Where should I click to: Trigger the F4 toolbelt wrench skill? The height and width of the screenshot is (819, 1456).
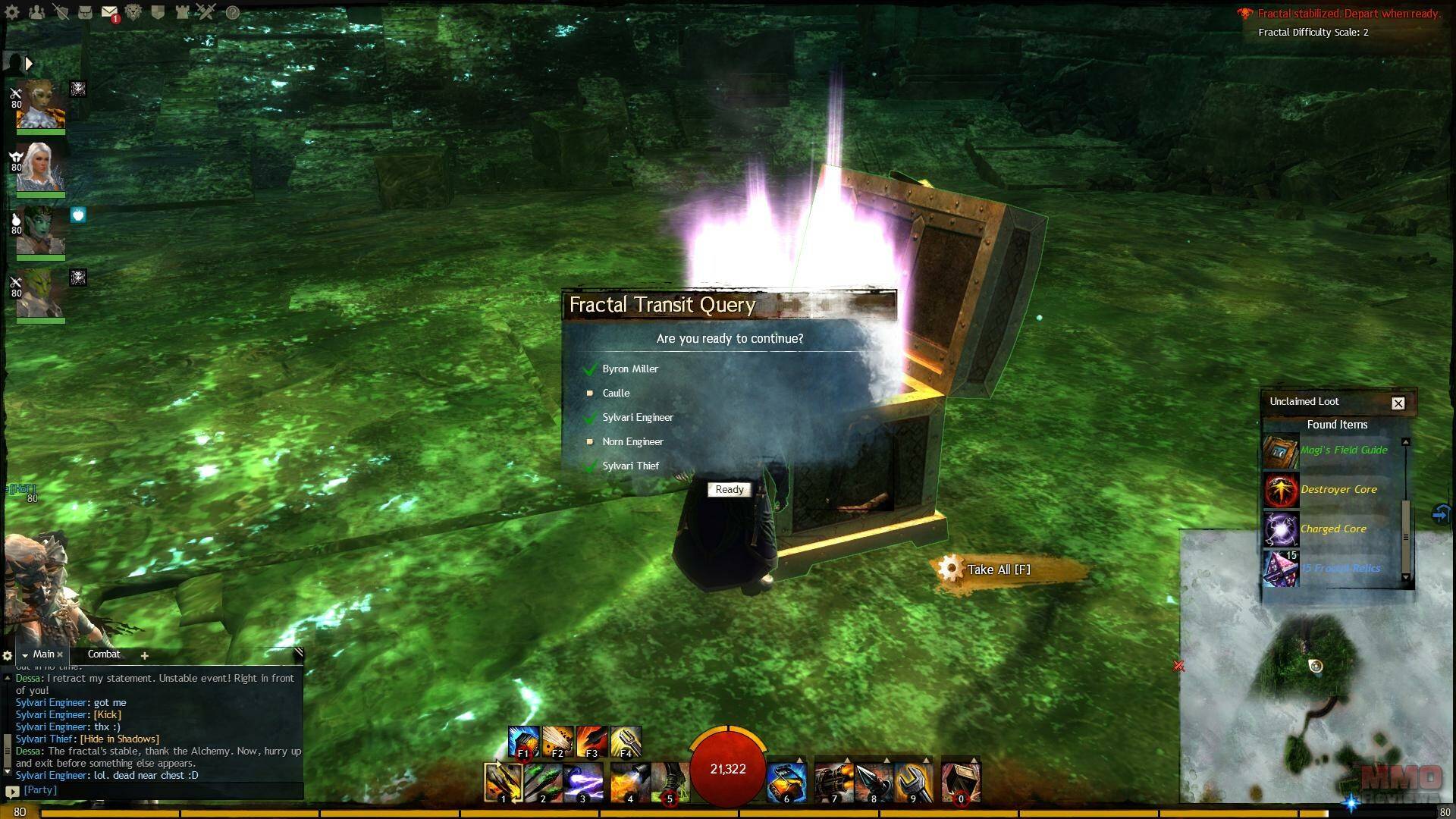click(x=626, y=742)
